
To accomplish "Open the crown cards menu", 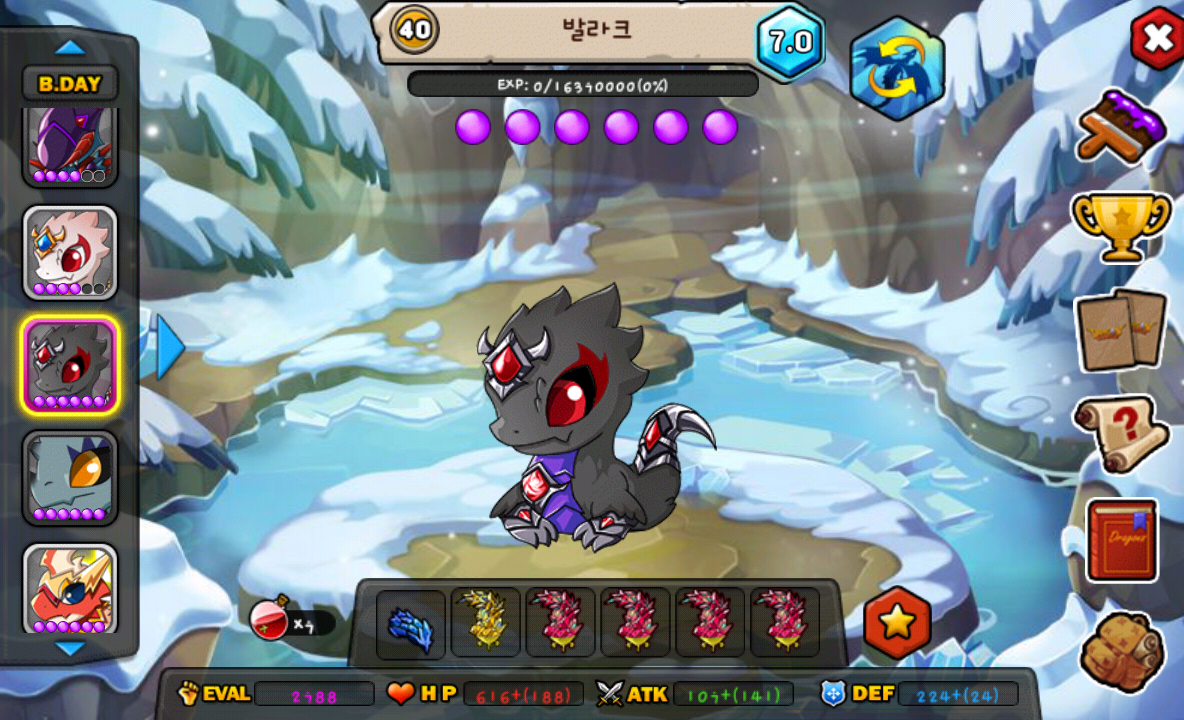I will [x=1121, y=330].
